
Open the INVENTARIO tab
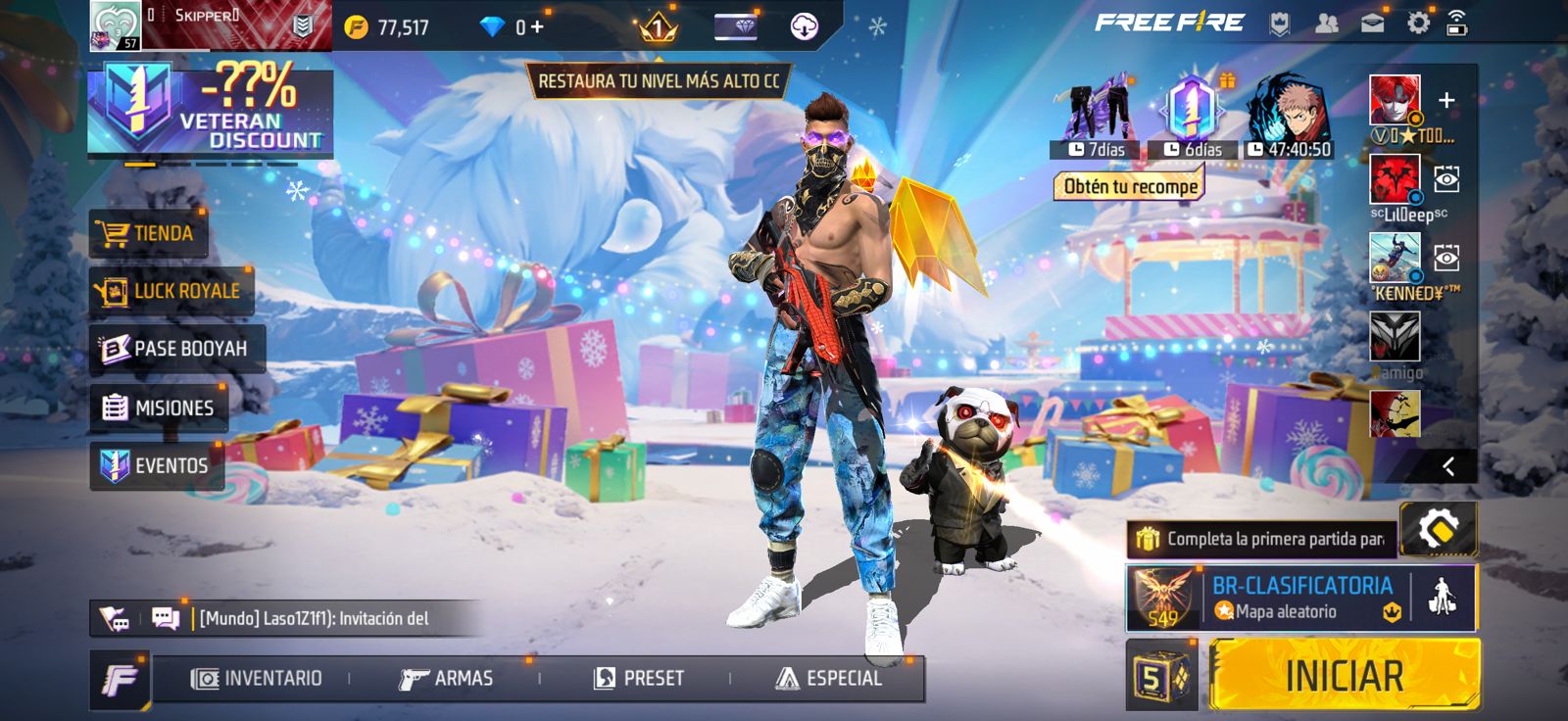click(257, 678)
